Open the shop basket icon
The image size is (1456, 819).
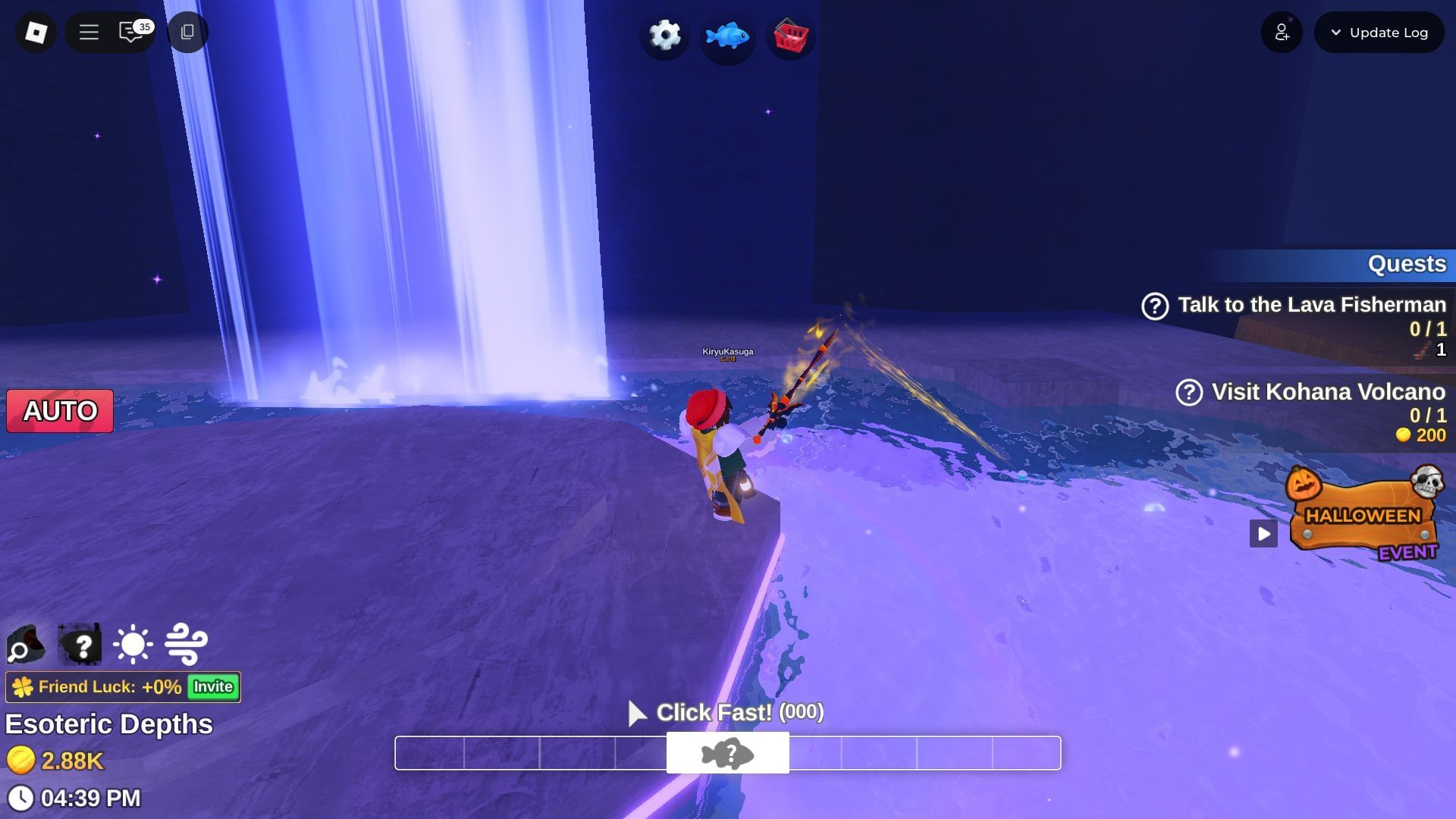pyautogui.click(x=790, y=34)
